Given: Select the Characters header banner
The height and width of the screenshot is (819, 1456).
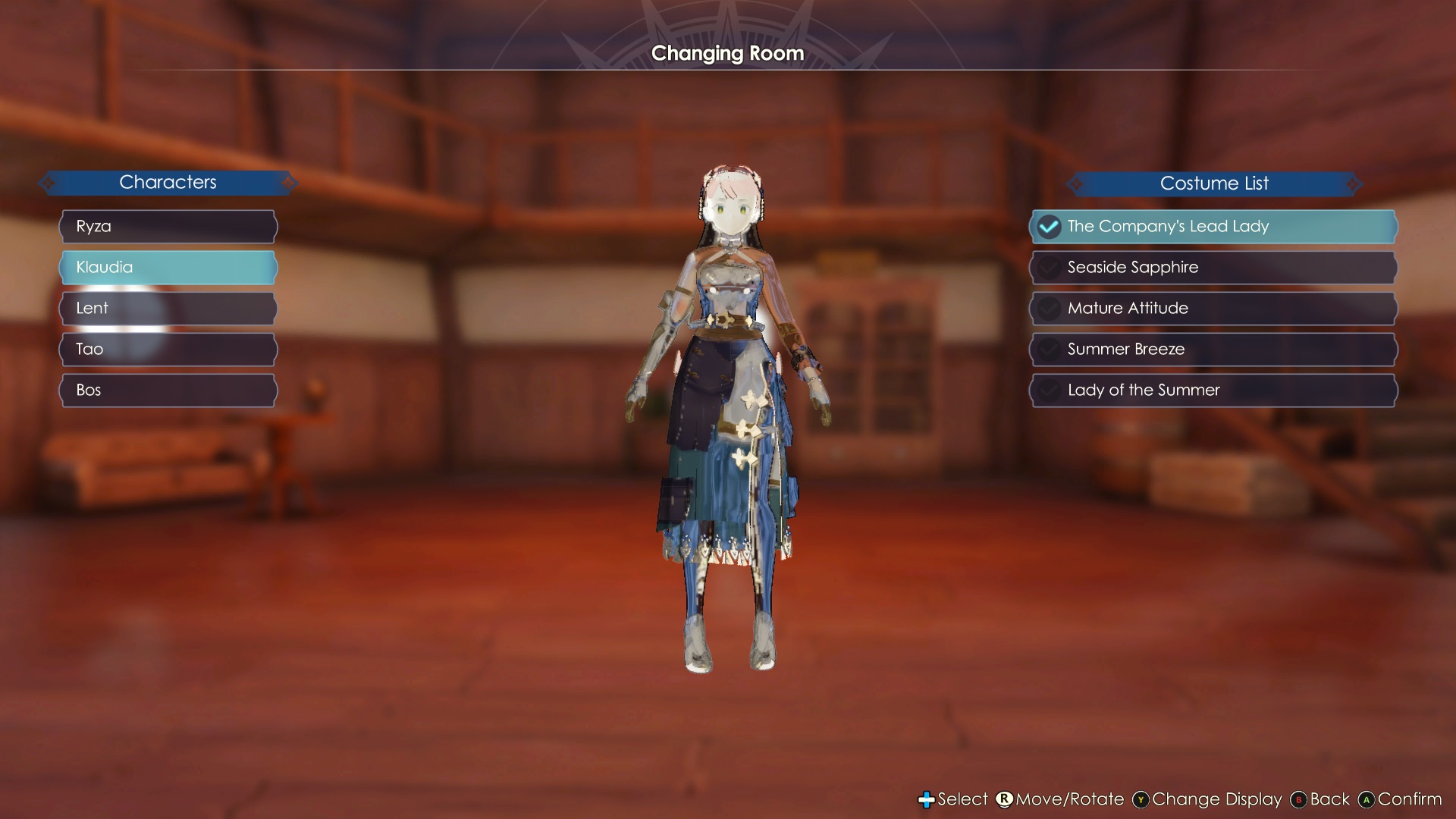Looking at the screenshot, I should point(168,182).
